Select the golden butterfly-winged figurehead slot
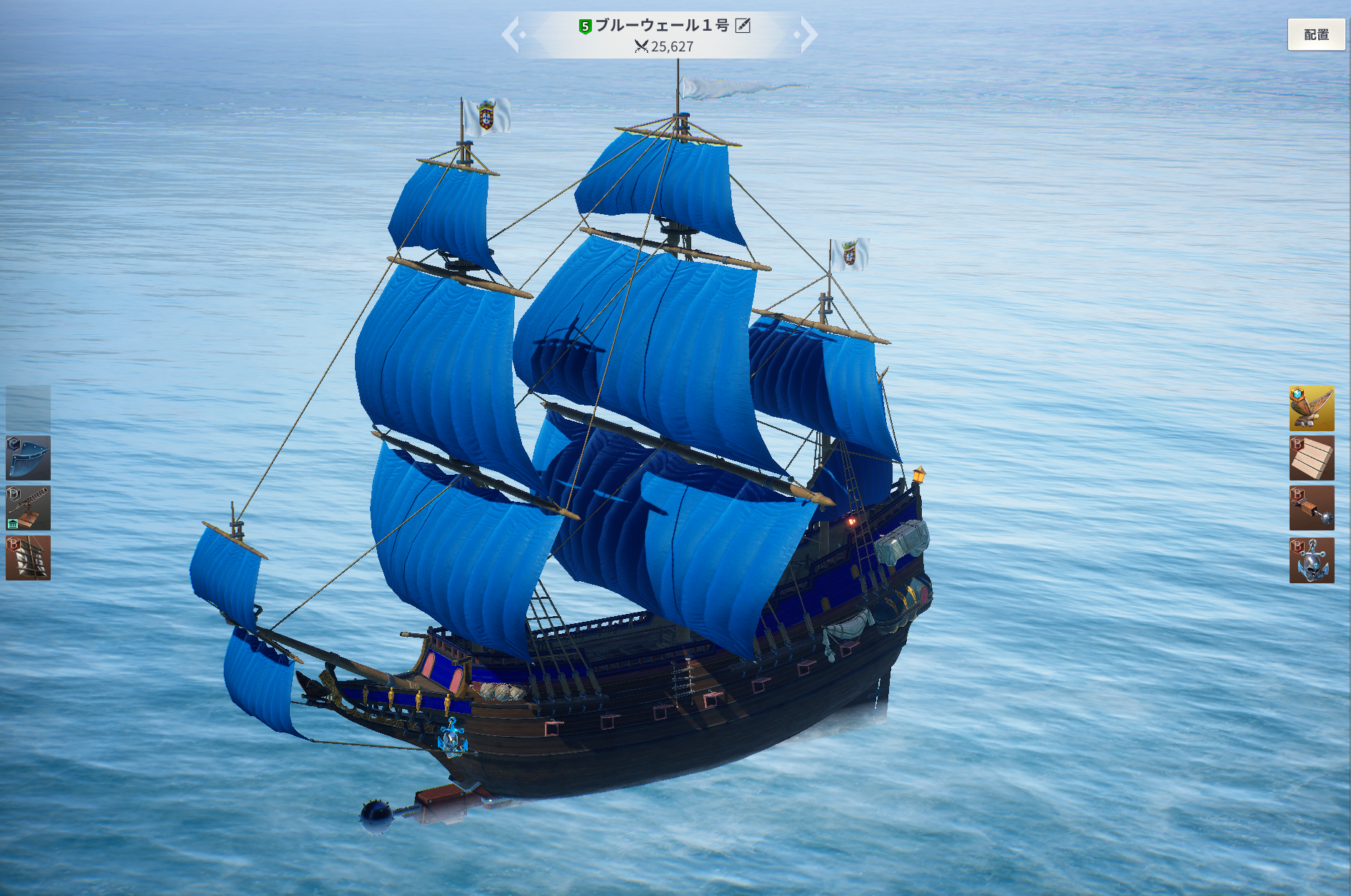This screenshot has height=896, width=1351. [1311, 408]
